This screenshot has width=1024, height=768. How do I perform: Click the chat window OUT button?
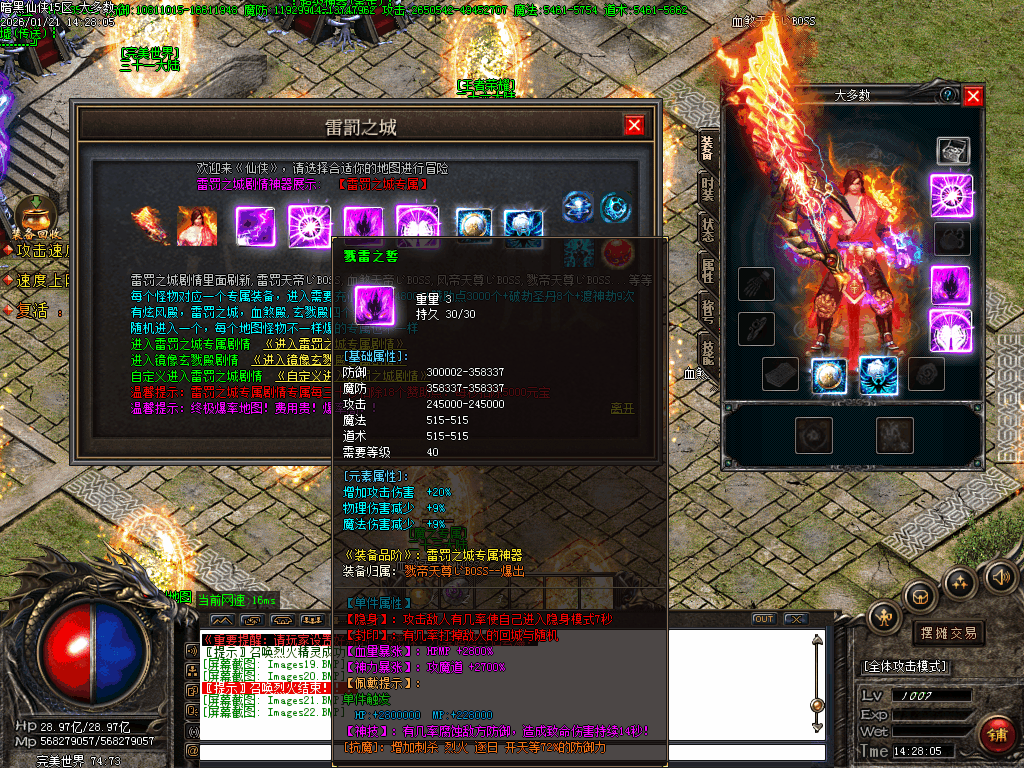pyautogui.click(x=764, y=619)
